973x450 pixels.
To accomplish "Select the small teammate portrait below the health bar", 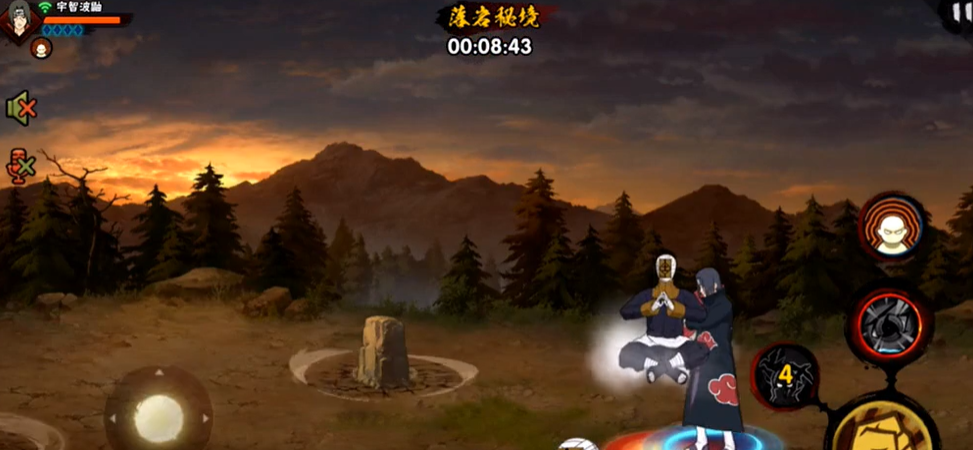I will [41, 48].
